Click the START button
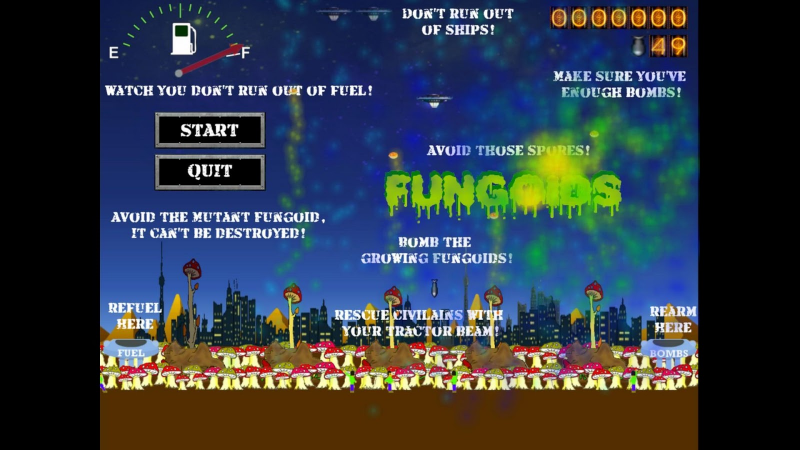Viewport: 800px width, 450px height. click(210, 130)
